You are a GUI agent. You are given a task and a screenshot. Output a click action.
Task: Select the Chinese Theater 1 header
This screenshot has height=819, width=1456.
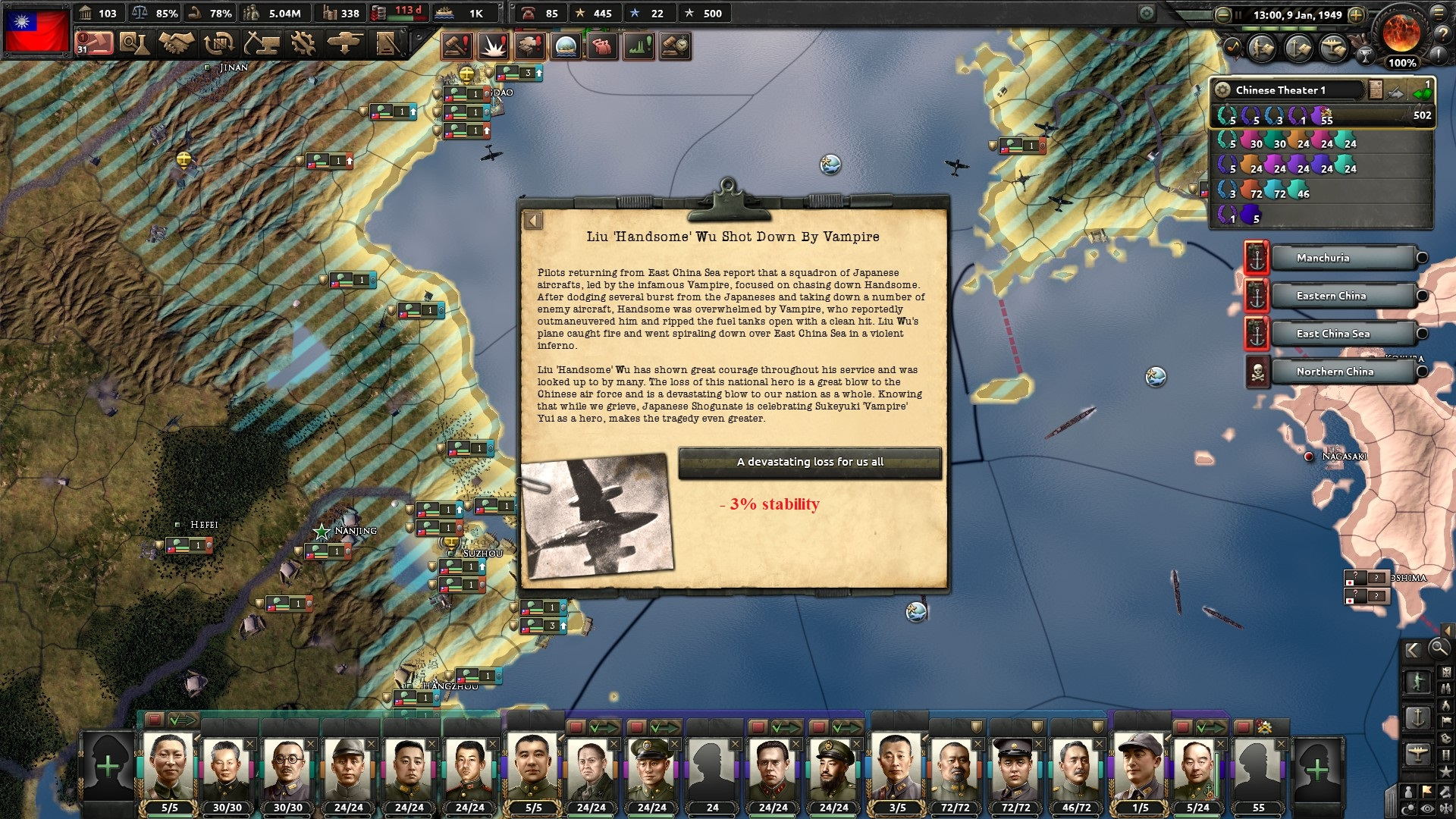1289,89
